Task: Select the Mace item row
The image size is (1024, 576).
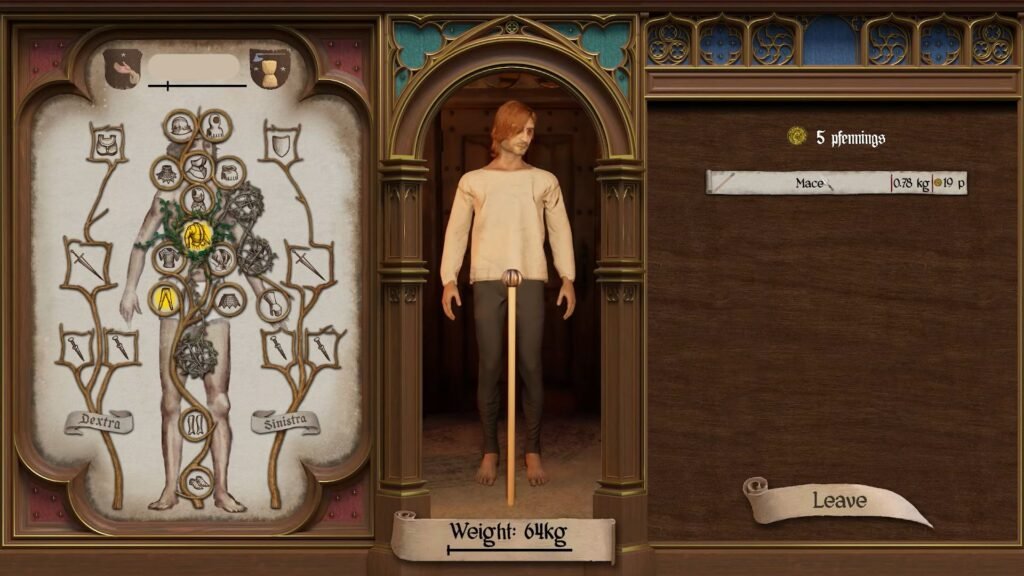Action: (x=836, y=183)
